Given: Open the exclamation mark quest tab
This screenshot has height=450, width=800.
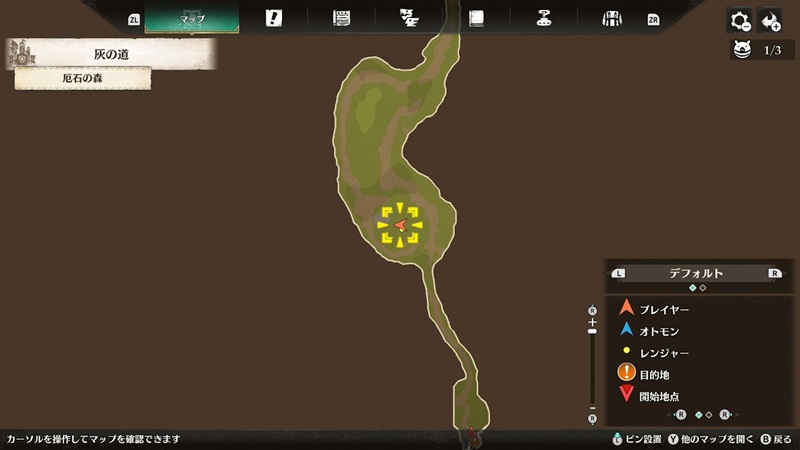Looking at the screenshot, I should click(273, 18).
